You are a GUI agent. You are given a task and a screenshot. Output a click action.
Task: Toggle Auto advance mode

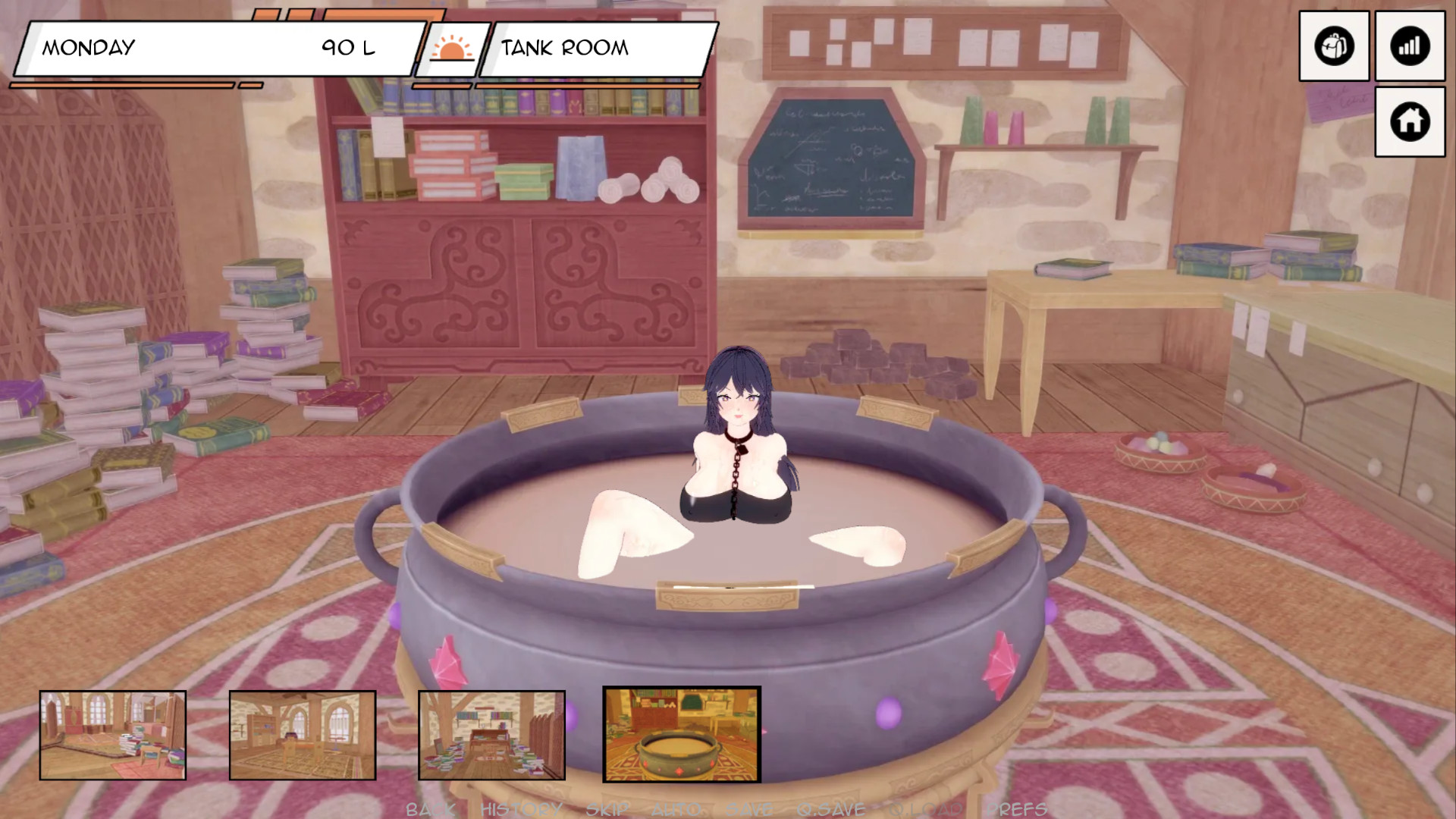point(677,809)
